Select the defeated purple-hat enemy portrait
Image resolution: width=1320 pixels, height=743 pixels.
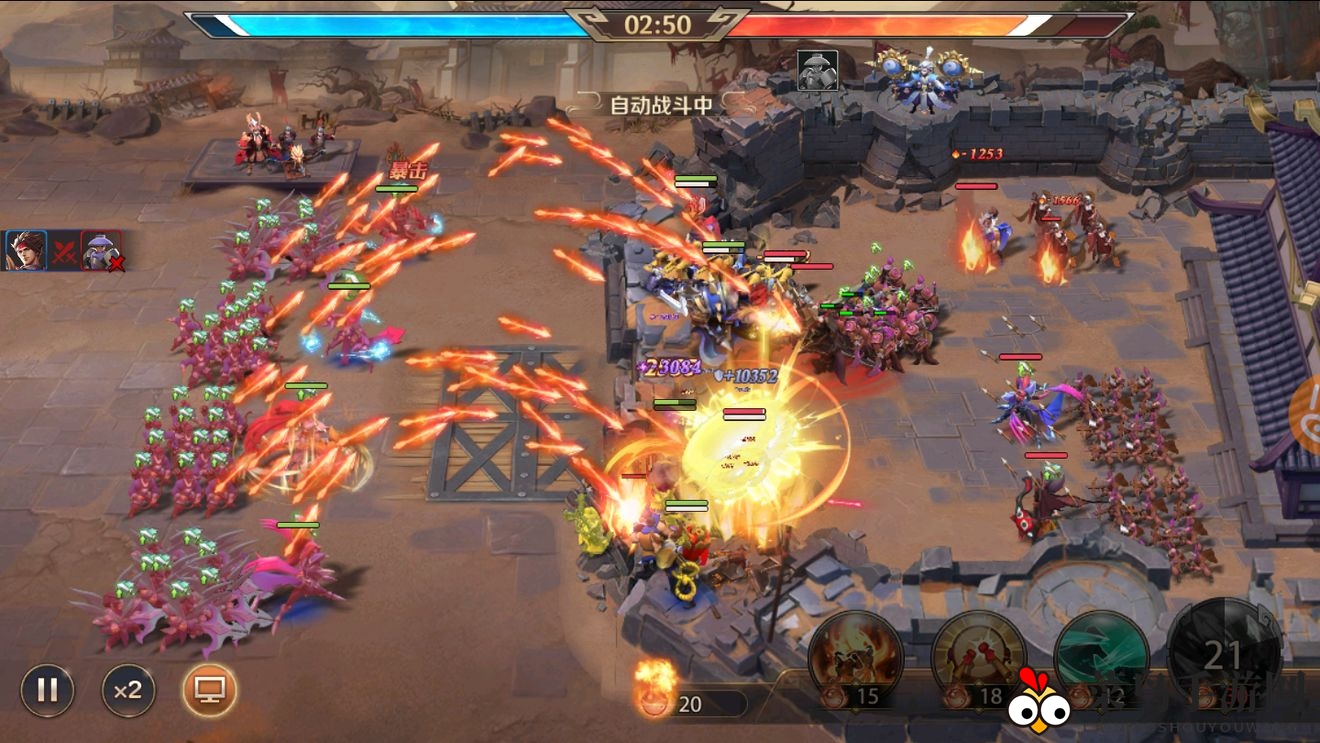tap(101, 251)
